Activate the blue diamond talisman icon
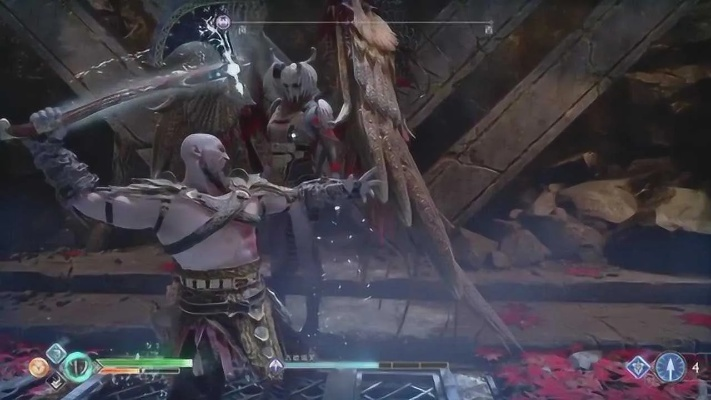711x400 pixels. click(637, 367)
